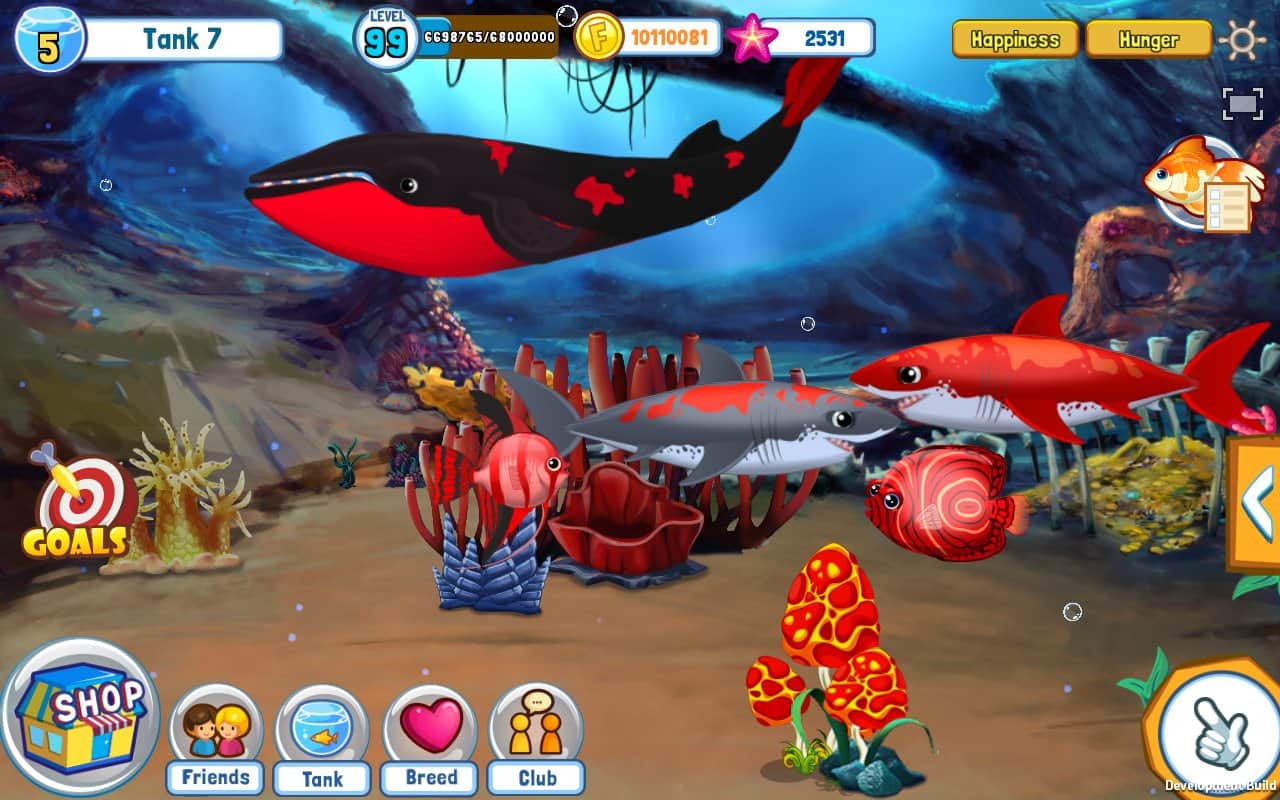1280x800 pixels.
Task: Tap the pink starfish currency icon
Action: click(752, 39)
